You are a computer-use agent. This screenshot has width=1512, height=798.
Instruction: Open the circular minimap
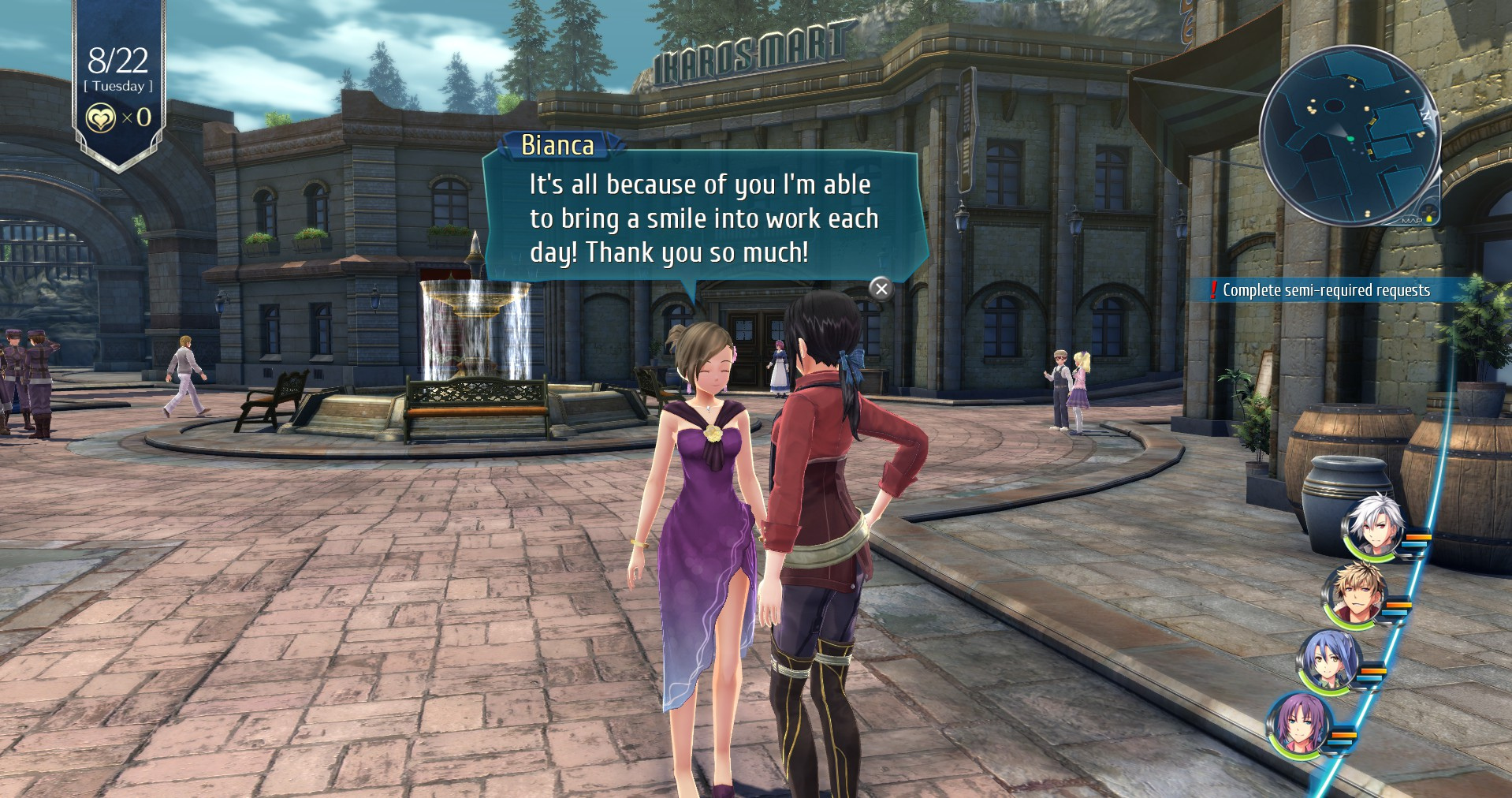click(x=1349, y=136)
